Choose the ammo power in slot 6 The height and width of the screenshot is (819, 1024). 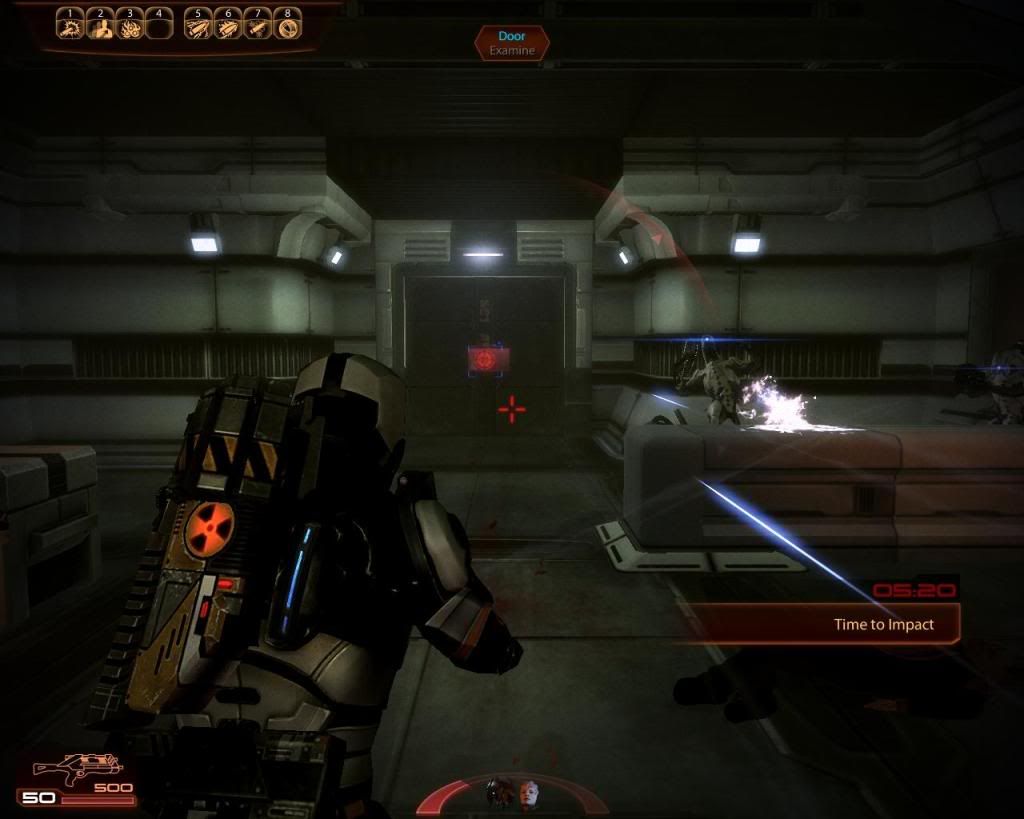[228, 27]
